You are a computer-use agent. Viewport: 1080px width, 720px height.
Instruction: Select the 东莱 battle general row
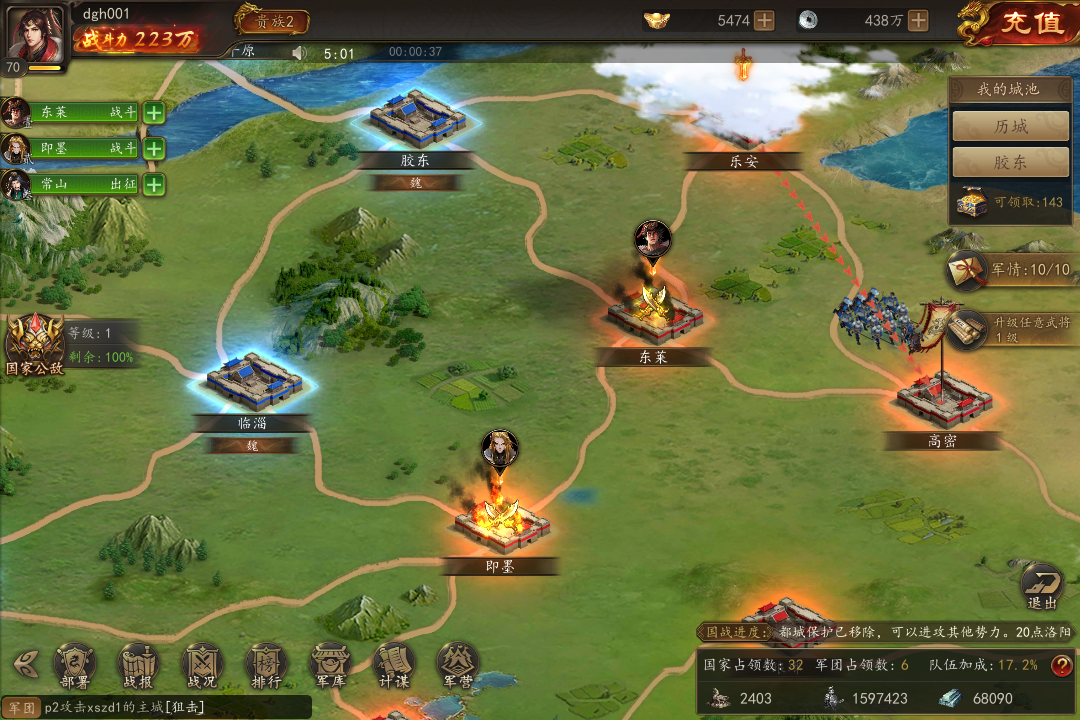click(82, 112)
